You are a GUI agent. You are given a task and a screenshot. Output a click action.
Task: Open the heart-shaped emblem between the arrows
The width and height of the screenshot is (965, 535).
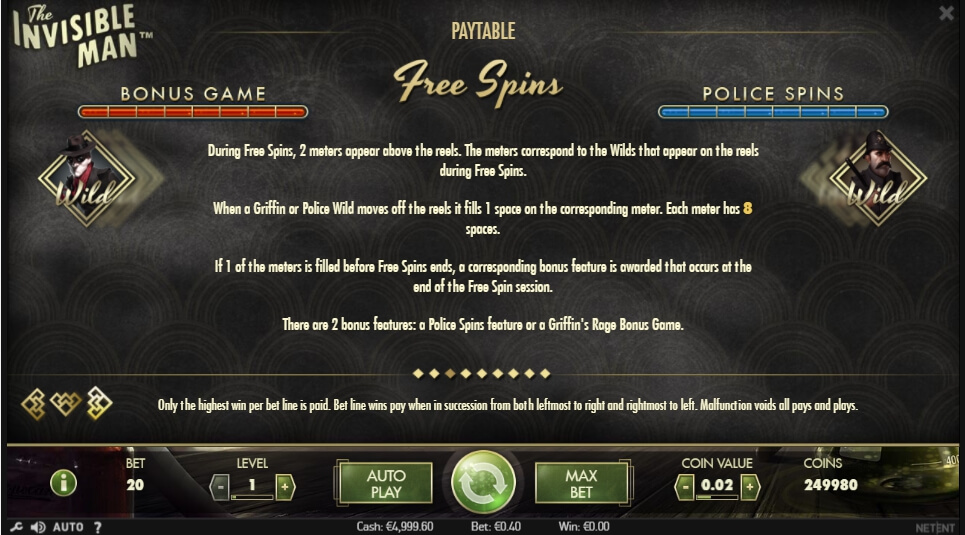click(67, 403)
